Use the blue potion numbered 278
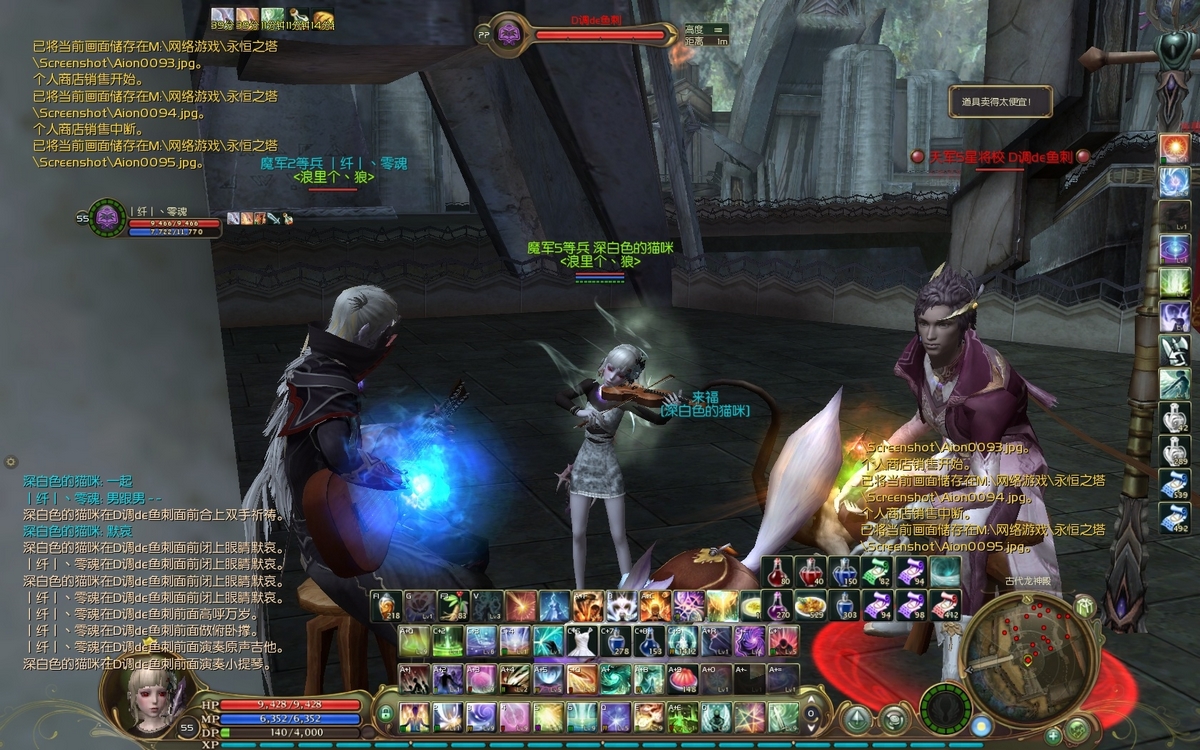This screenshot has height=750, width=1200. click(x=615, y=640)
